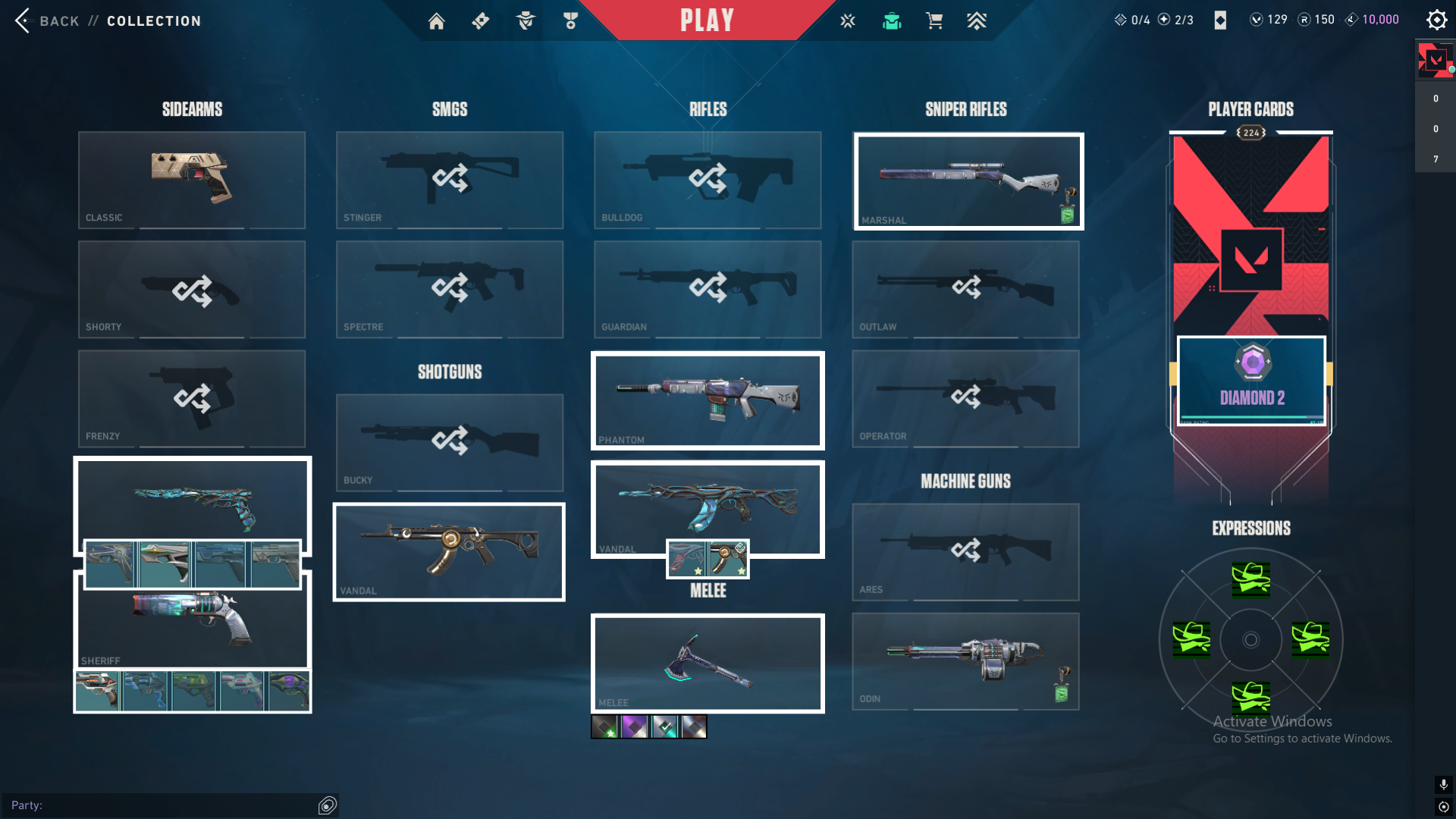Select the Melee axe slot
Viewport: 1456px width, 819px height.
(708, 663)
